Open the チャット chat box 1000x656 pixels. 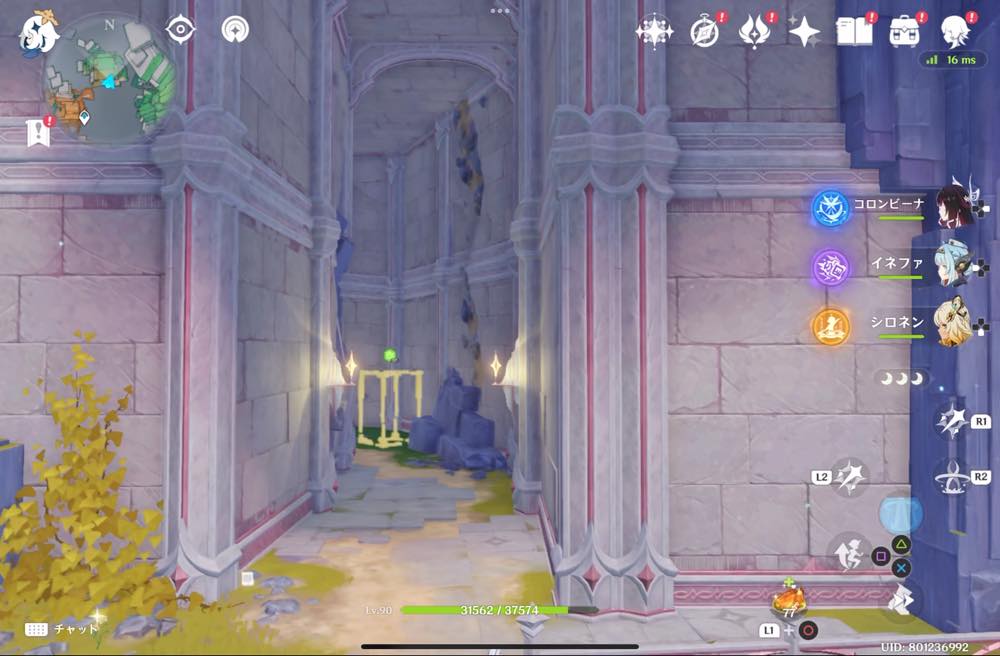coord(63,629)
